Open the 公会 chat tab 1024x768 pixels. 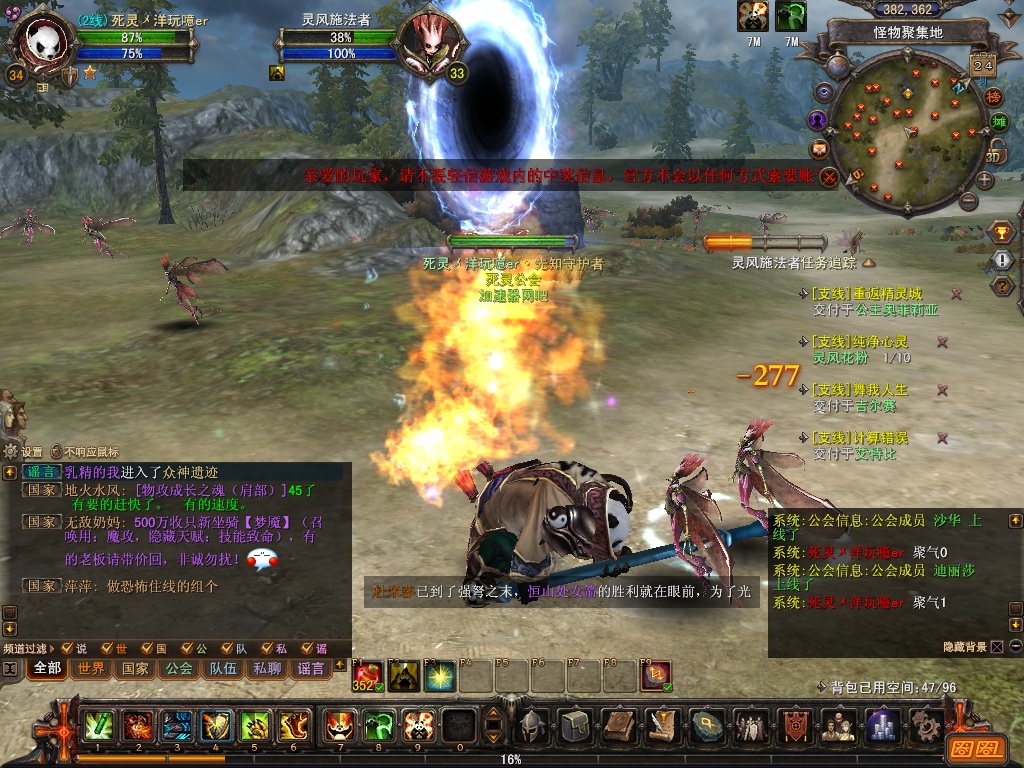179,668
